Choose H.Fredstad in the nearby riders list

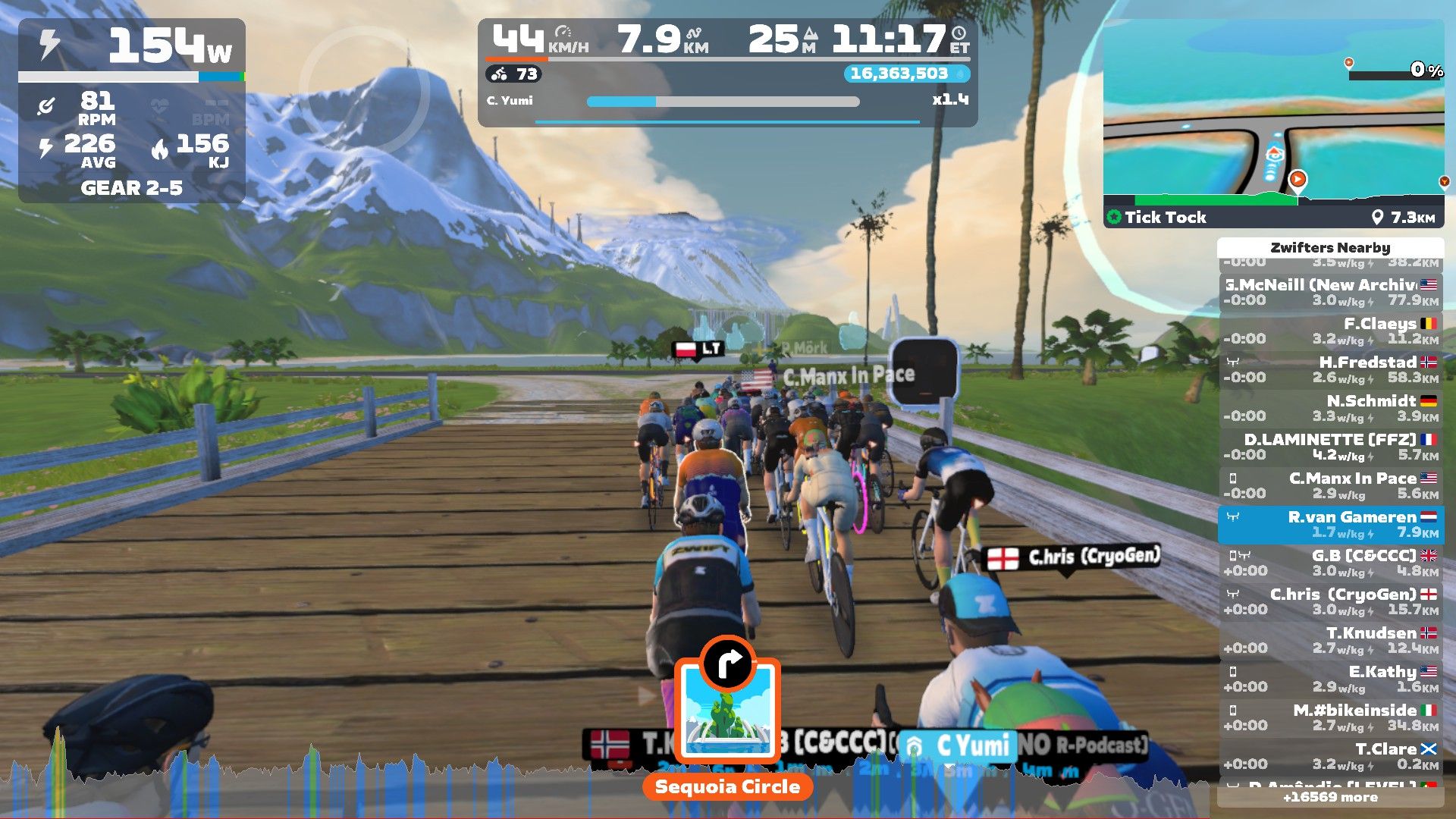[1331, 369]
